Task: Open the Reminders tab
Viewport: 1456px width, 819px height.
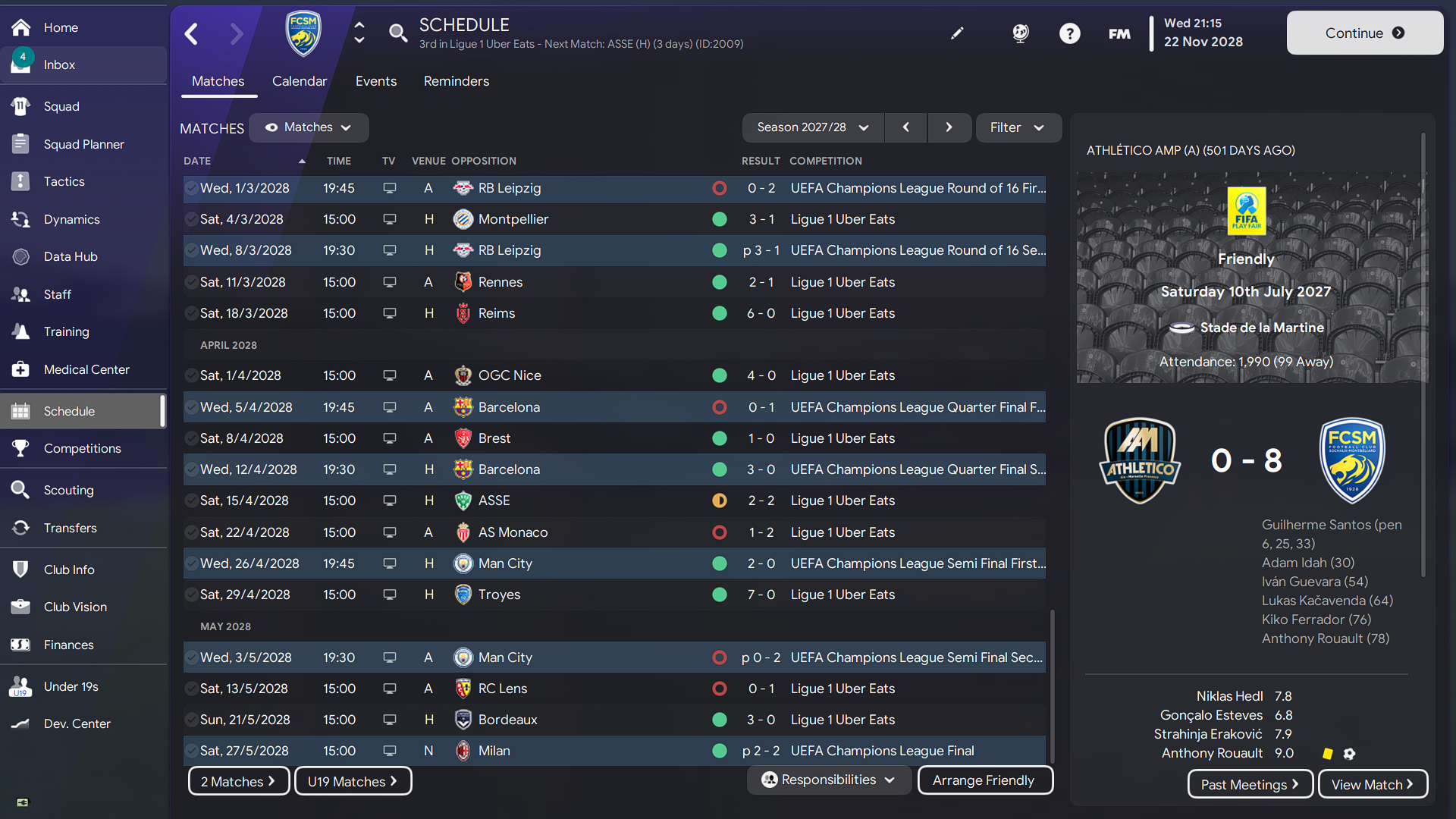Action: click(x=456, y=81)
